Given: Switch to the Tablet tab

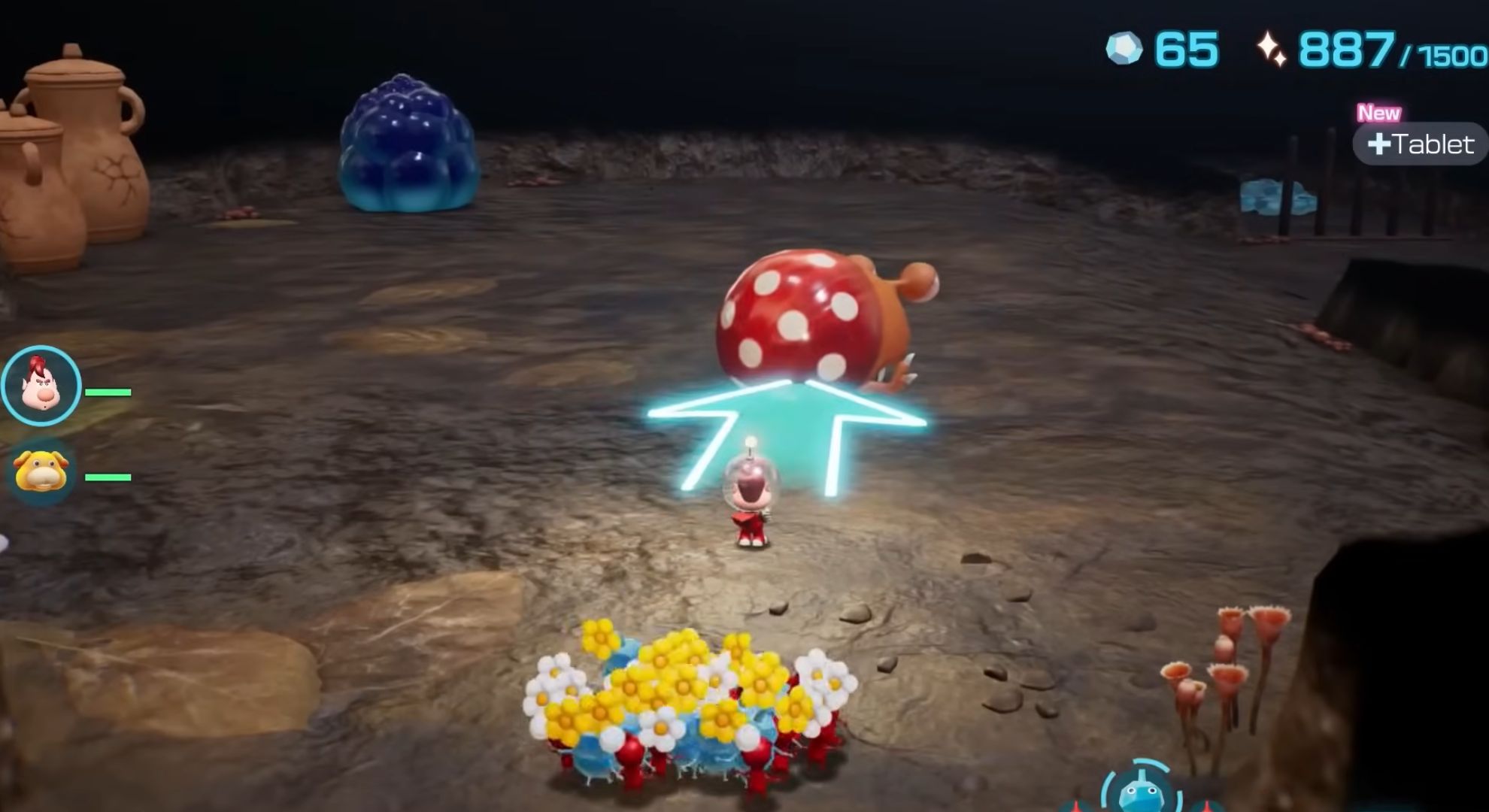Looking at the screenshot, I should tap(1418, 144).
